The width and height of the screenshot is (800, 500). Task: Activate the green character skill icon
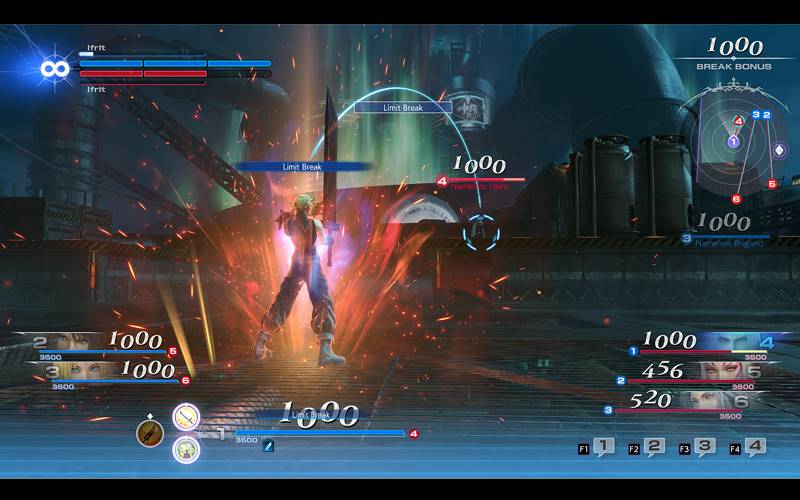(x=186, y=449)
